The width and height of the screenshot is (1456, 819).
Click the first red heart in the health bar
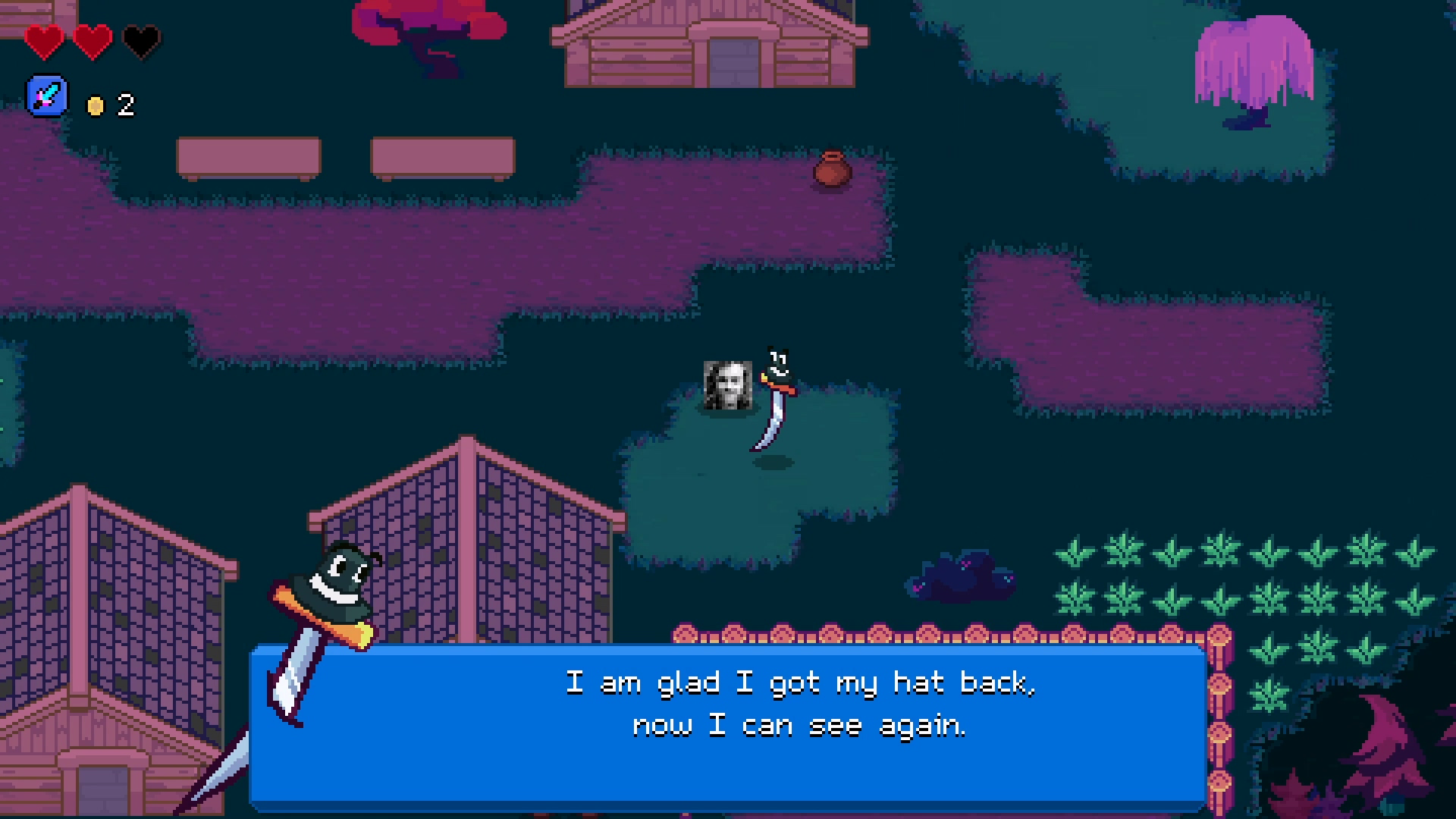(x=45, y=42)
